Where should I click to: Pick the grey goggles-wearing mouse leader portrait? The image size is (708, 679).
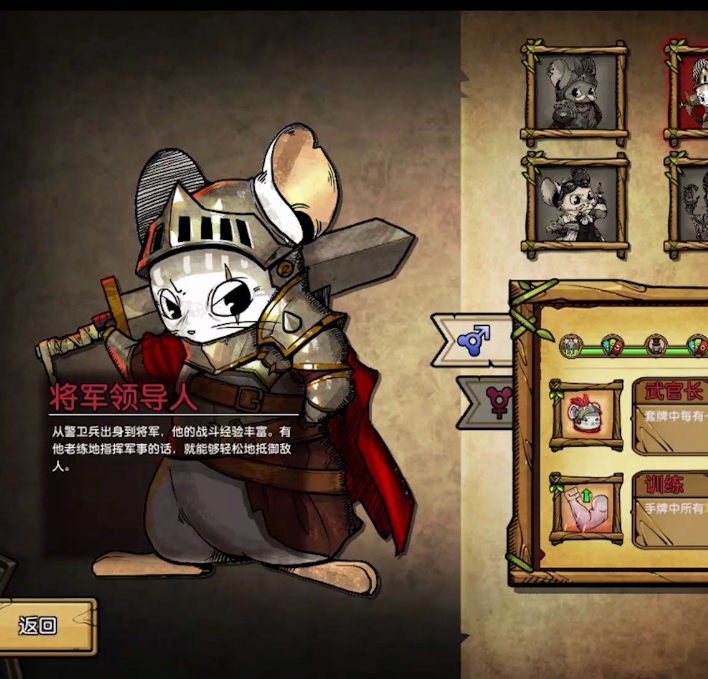(x=575, y=204)
